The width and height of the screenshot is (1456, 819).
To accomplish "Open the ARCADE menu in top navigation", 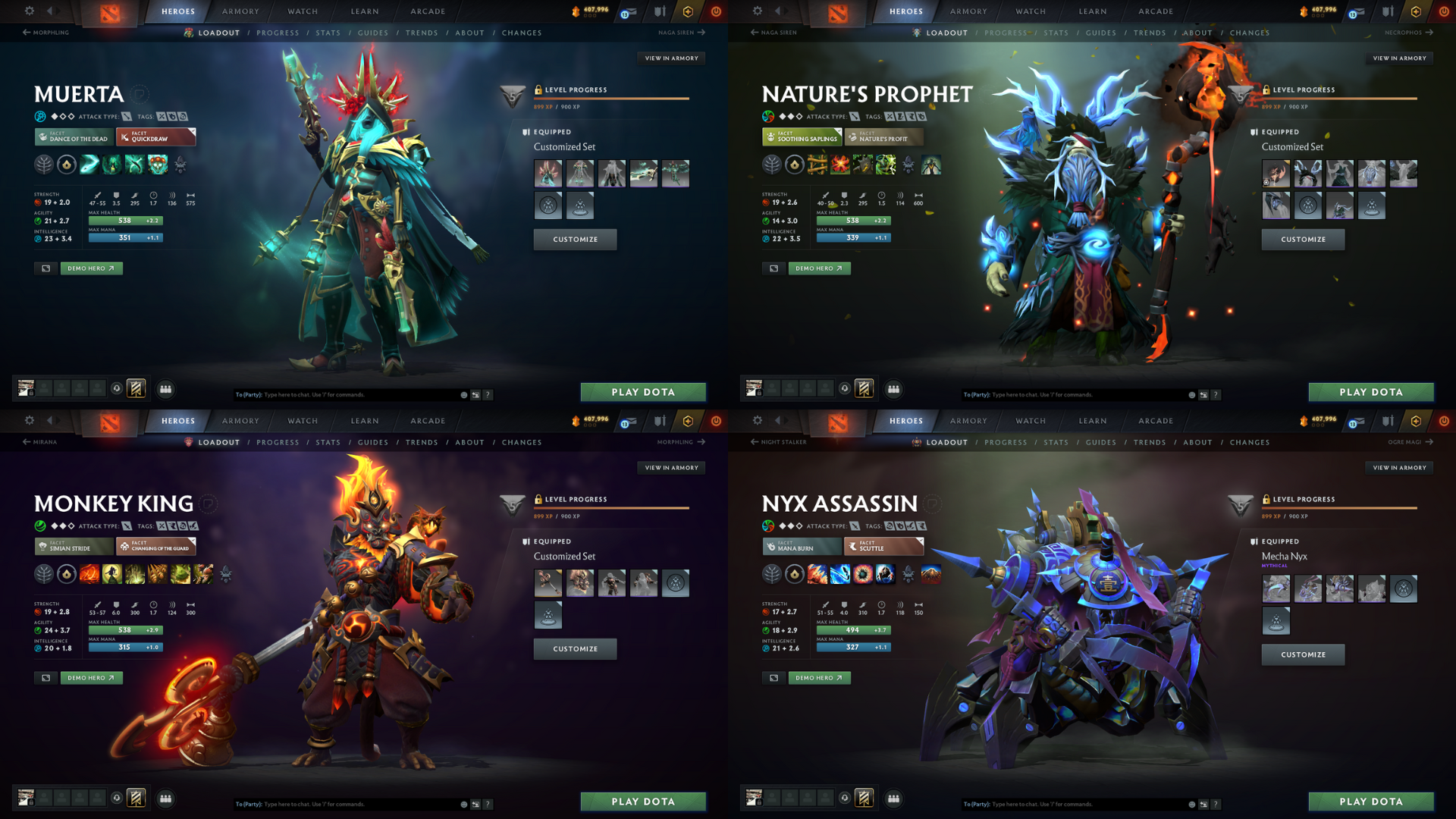I will (428, 11).
